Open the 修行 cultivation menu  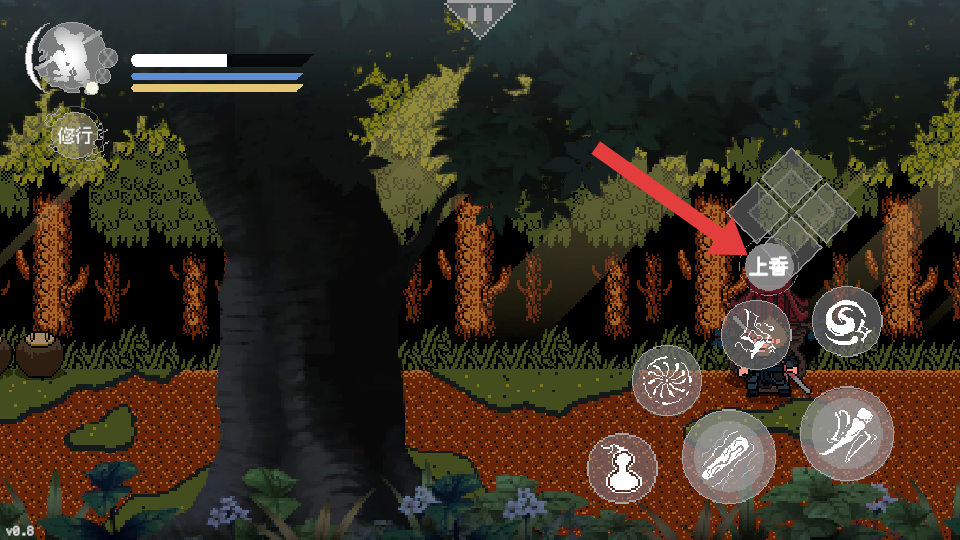click(75, 136)
